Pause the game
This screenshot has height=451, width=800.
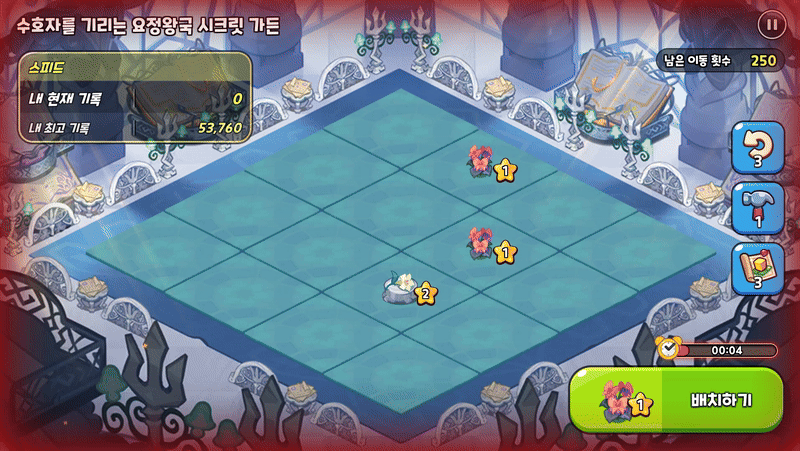click(x=771, y=24)
